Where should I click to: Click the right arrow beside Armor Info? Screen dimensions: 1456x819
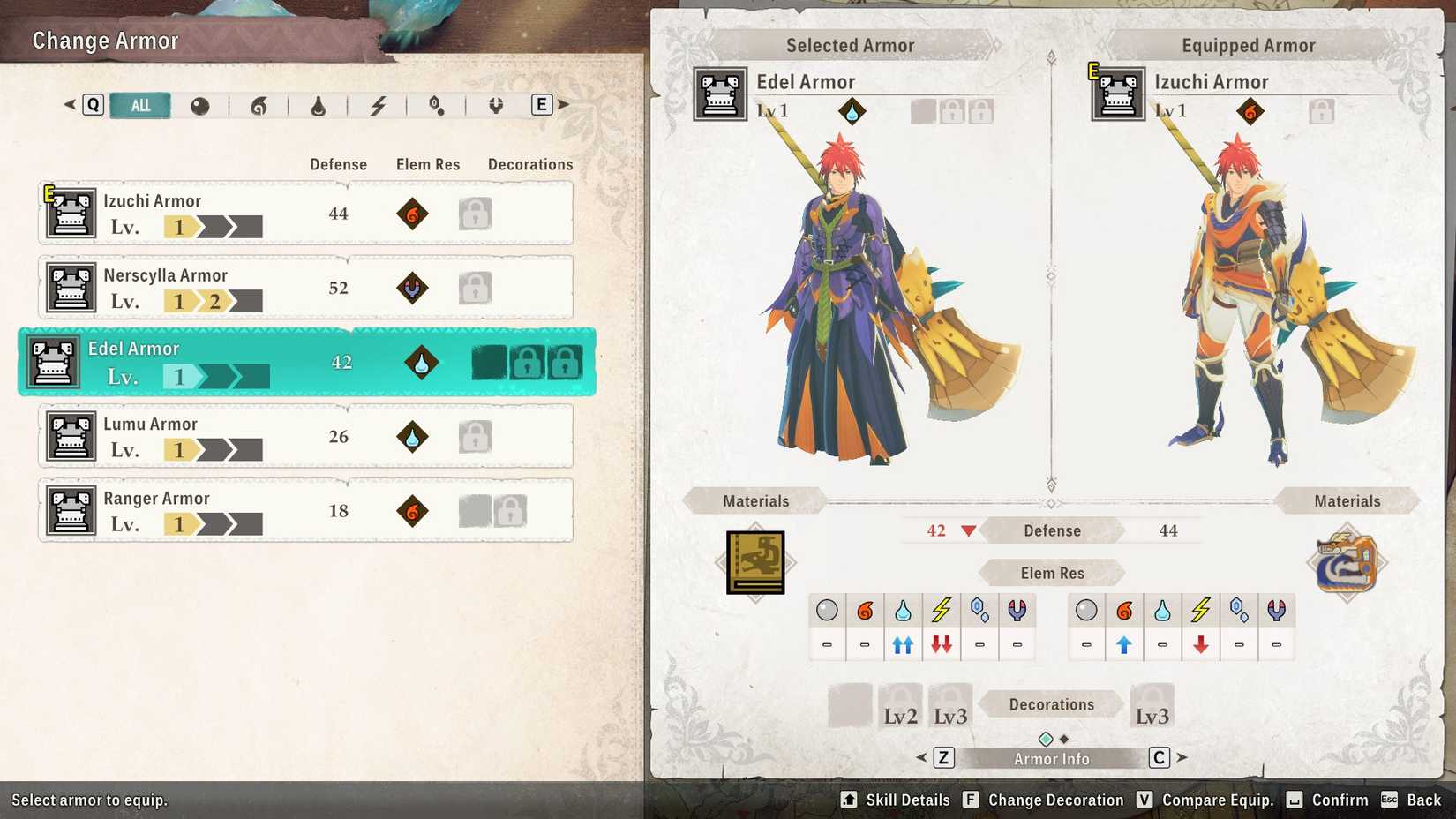1182,757
